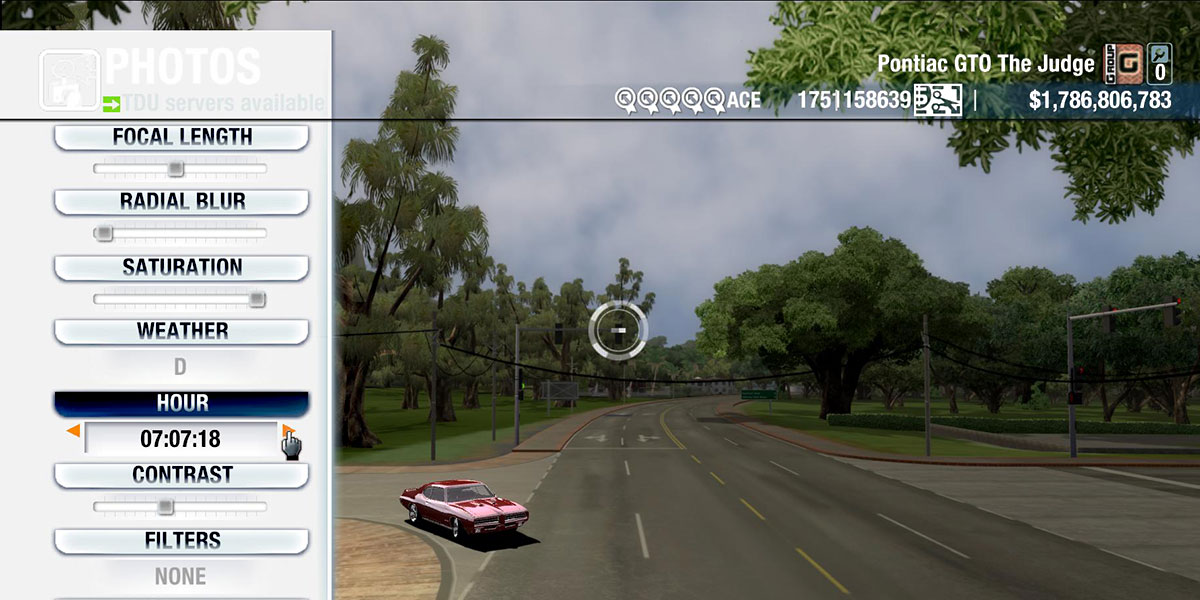This screenshot has height=600, width=1200.
Task: Select the Saturation option
Action: click(x=181, y=267)
